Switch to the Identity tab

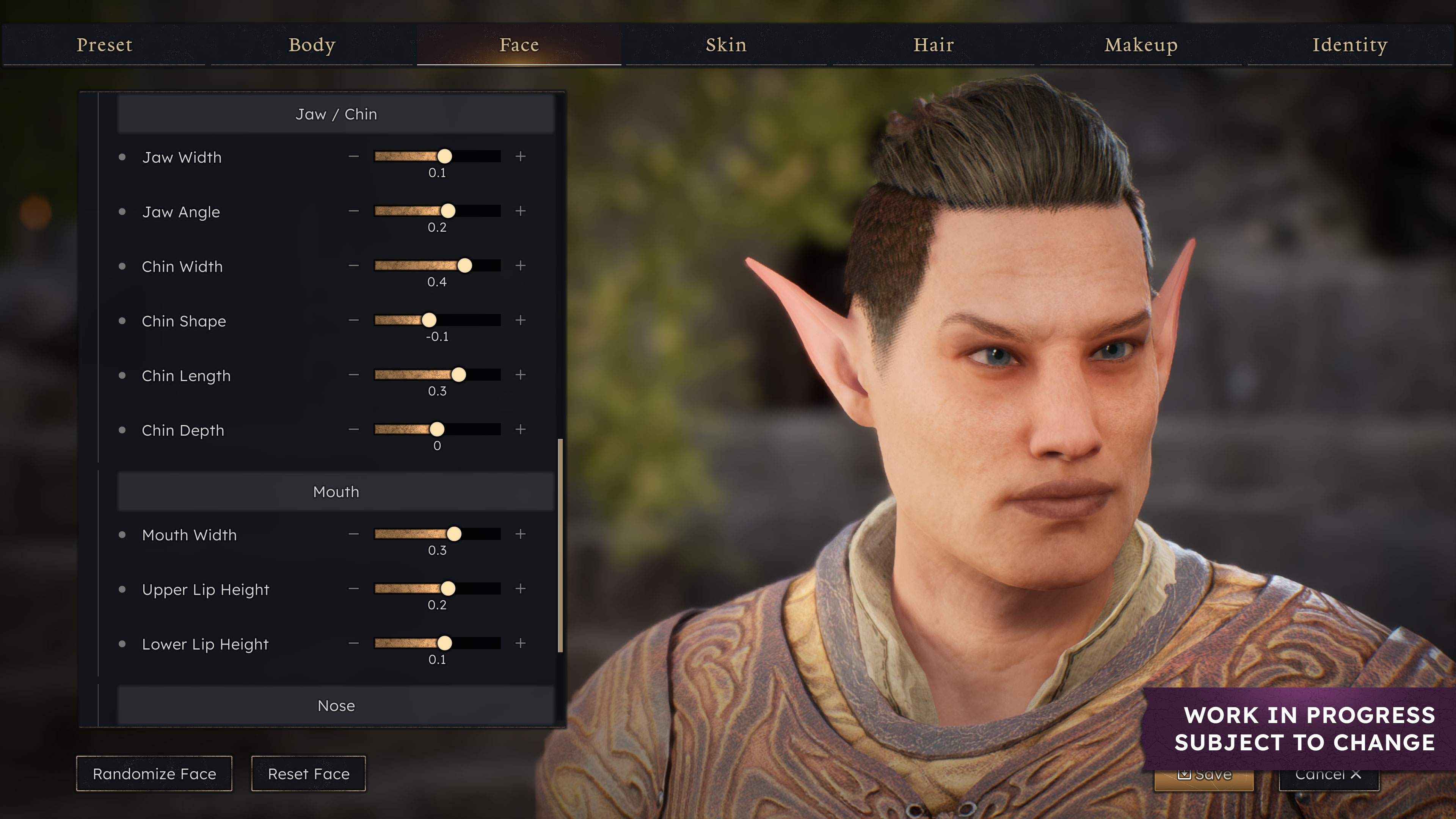[1350, 45]
